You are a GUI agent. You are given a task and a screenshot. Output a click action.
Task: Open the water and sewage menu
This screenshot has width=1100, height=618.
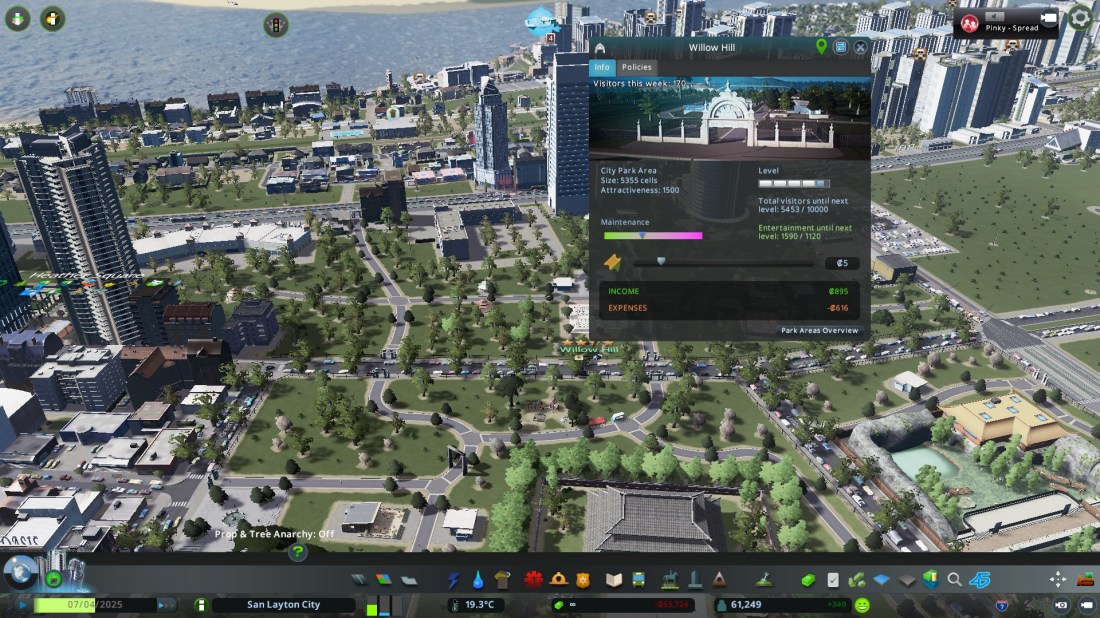477,580
